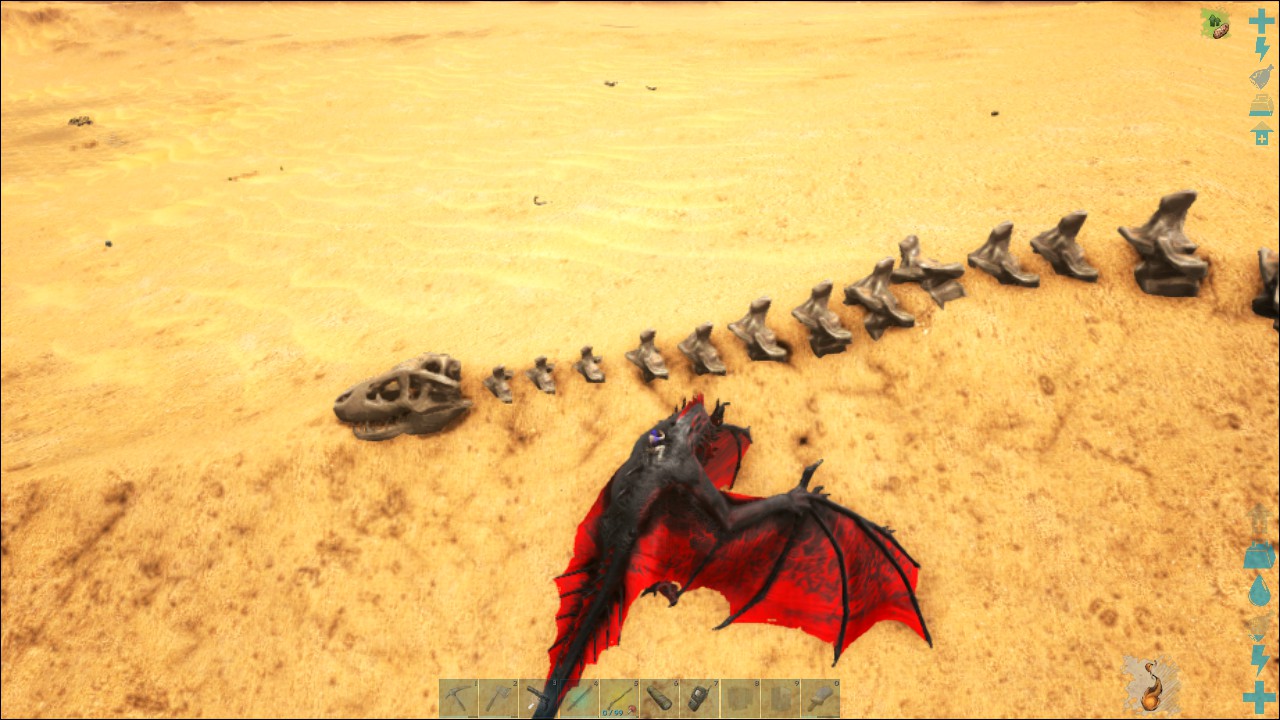
Task: Equip the hatchet from hotbar slot 2
Action: click(498, 698)
